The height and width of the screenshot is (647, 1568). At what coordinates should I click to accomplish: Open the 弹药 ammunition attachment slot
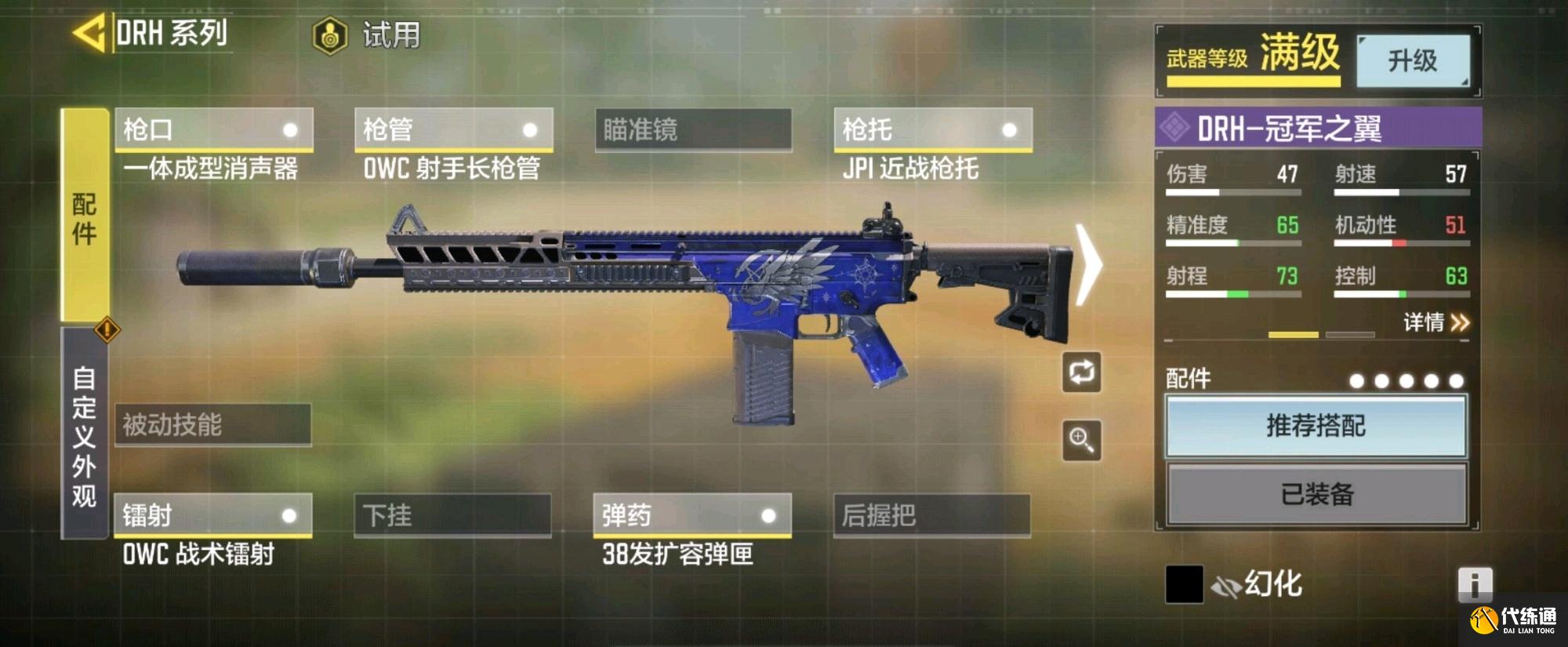(692, 515)
